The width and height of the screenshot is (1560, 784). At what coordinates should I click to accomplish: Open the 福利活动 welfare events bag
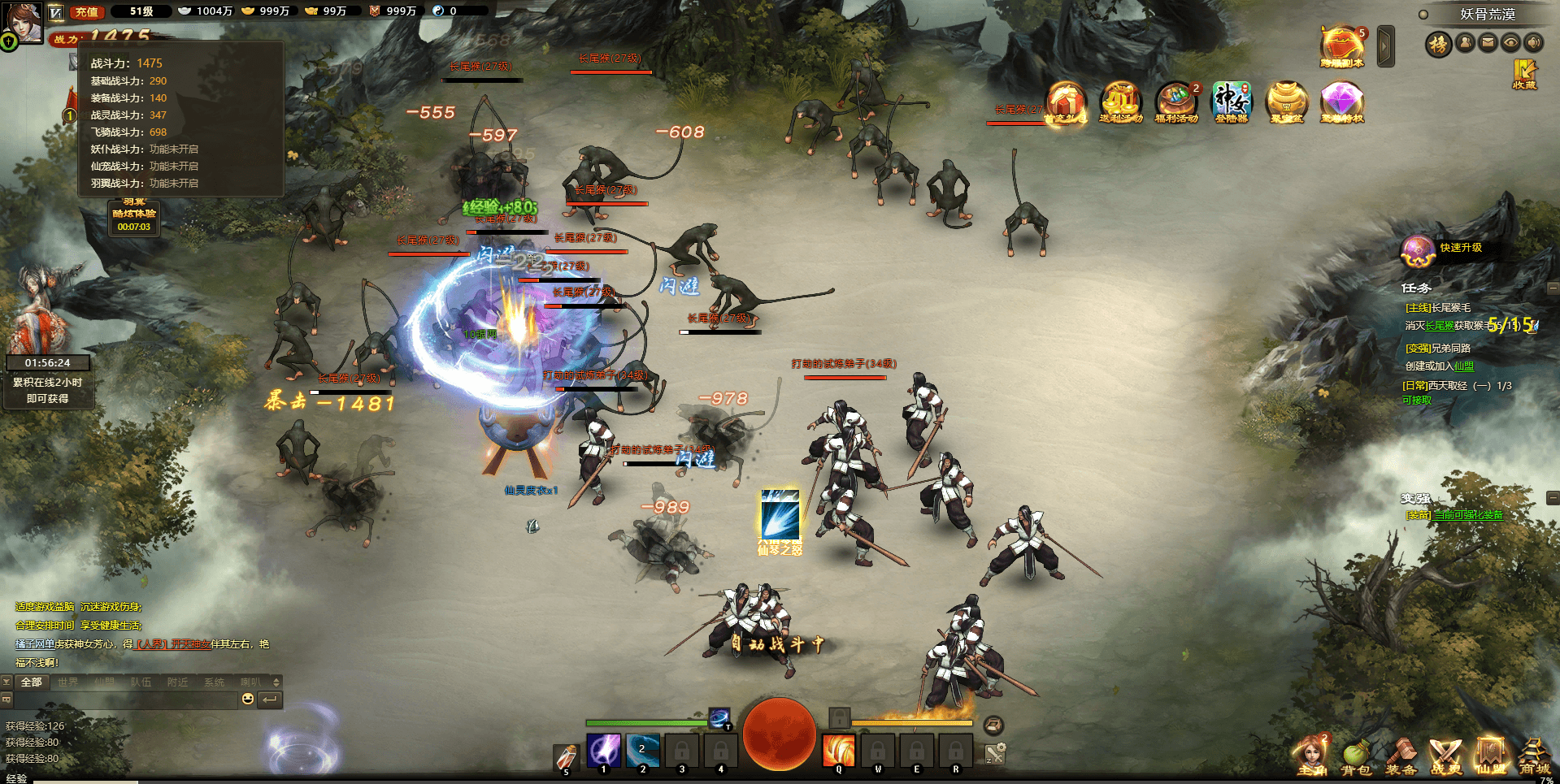(x=1175, y=103)
